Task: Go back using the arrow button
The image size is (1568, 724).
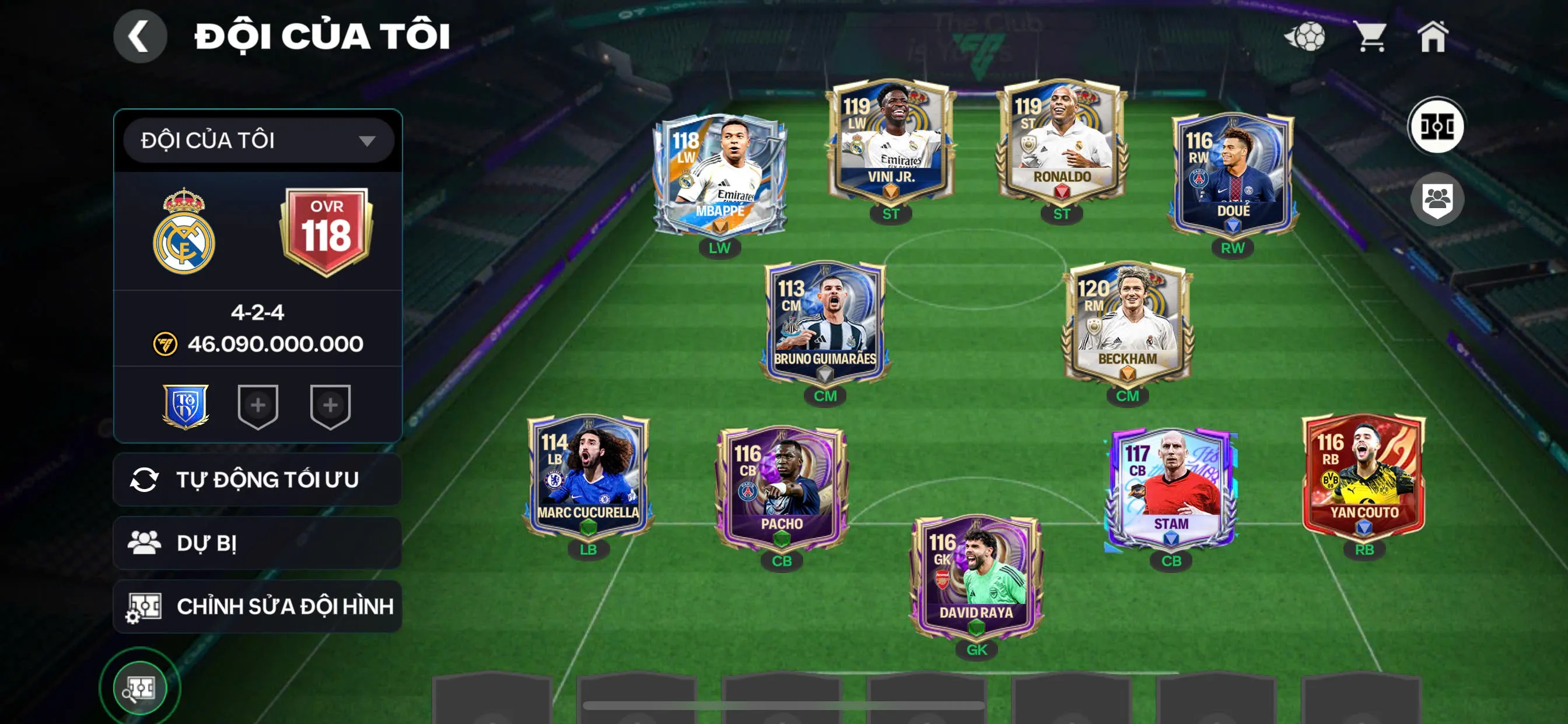Action: (139, 37)
